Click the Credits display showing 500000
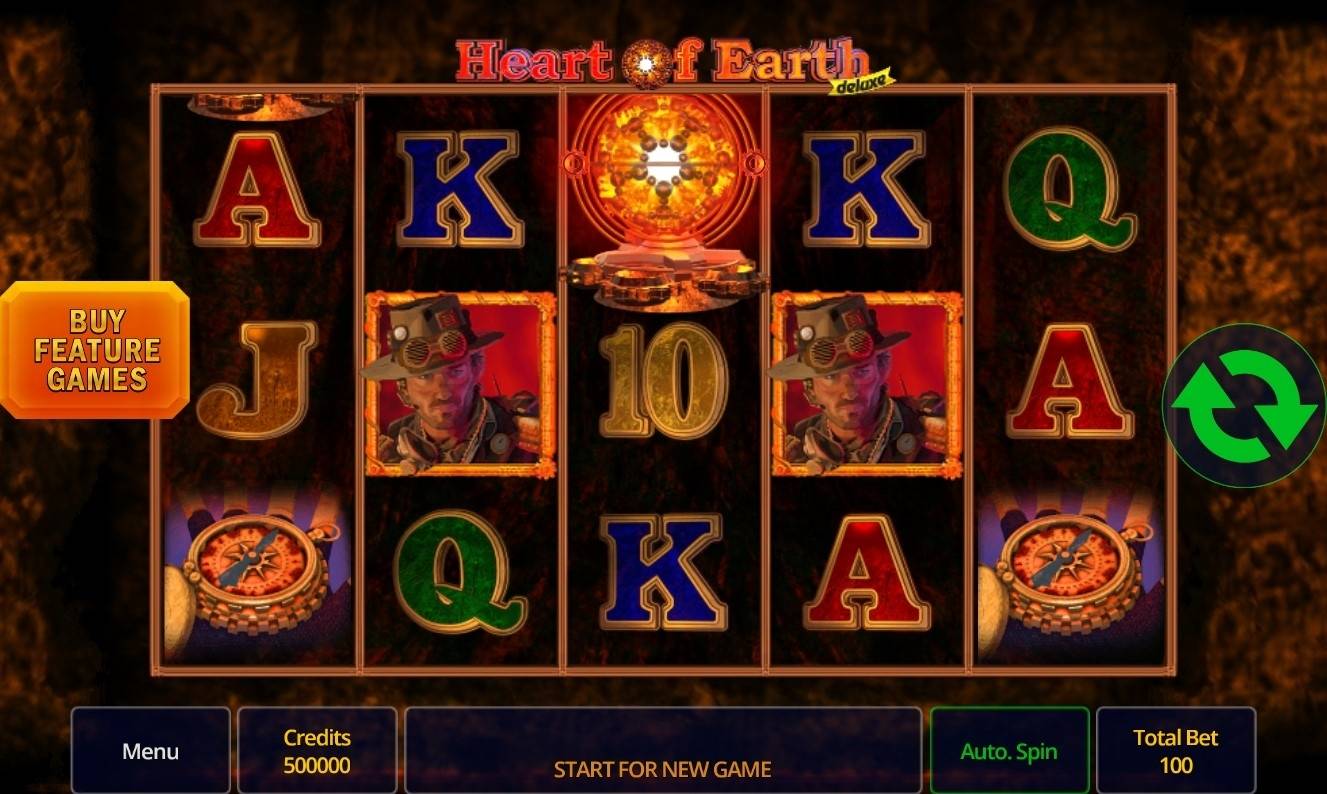The image size is (1327, 794). pos(317,751)
